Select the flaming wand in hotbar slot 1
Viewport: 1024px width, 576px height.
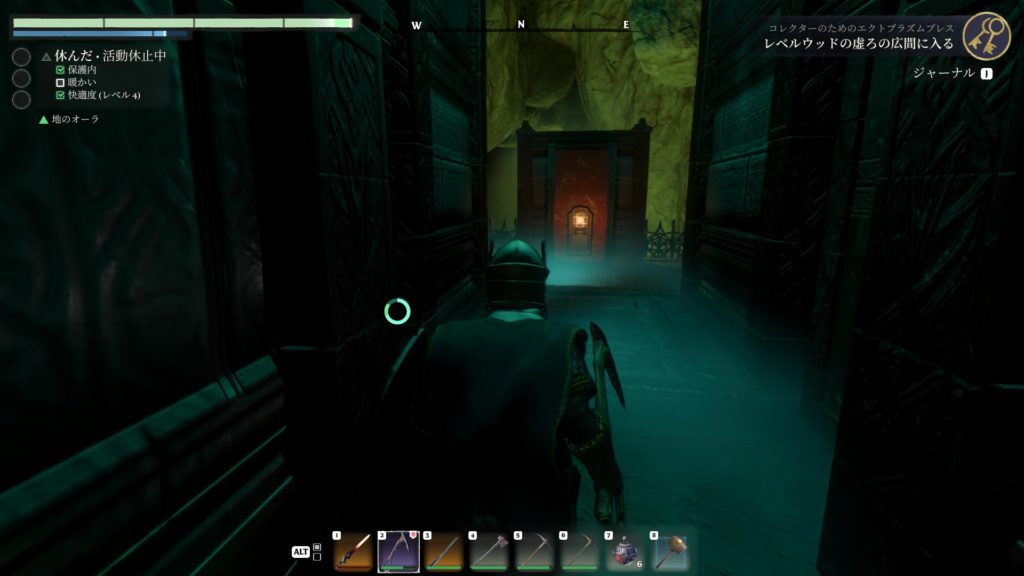coord(352,551)
